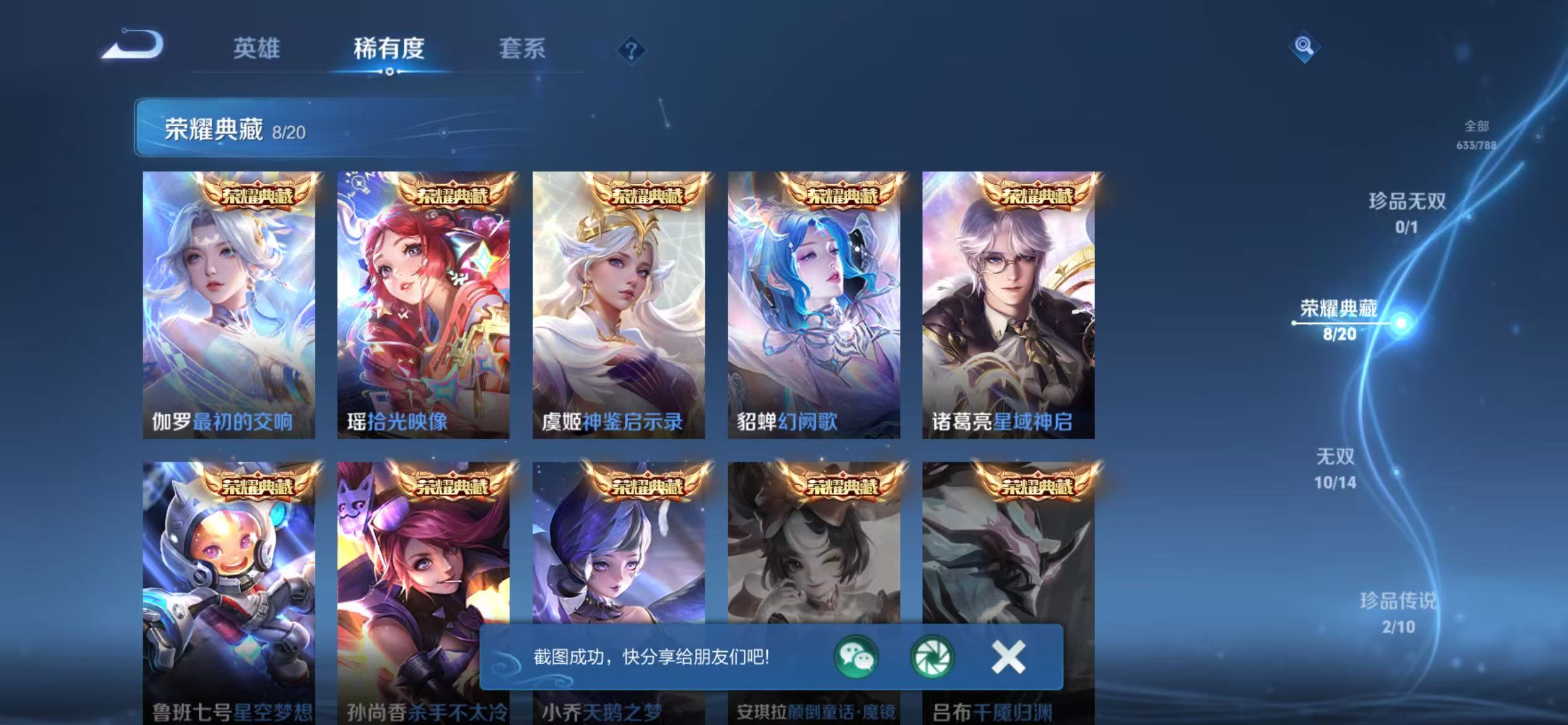Open the help question mark icon
Screen dimensions: 1568x725
click(630, 49)
